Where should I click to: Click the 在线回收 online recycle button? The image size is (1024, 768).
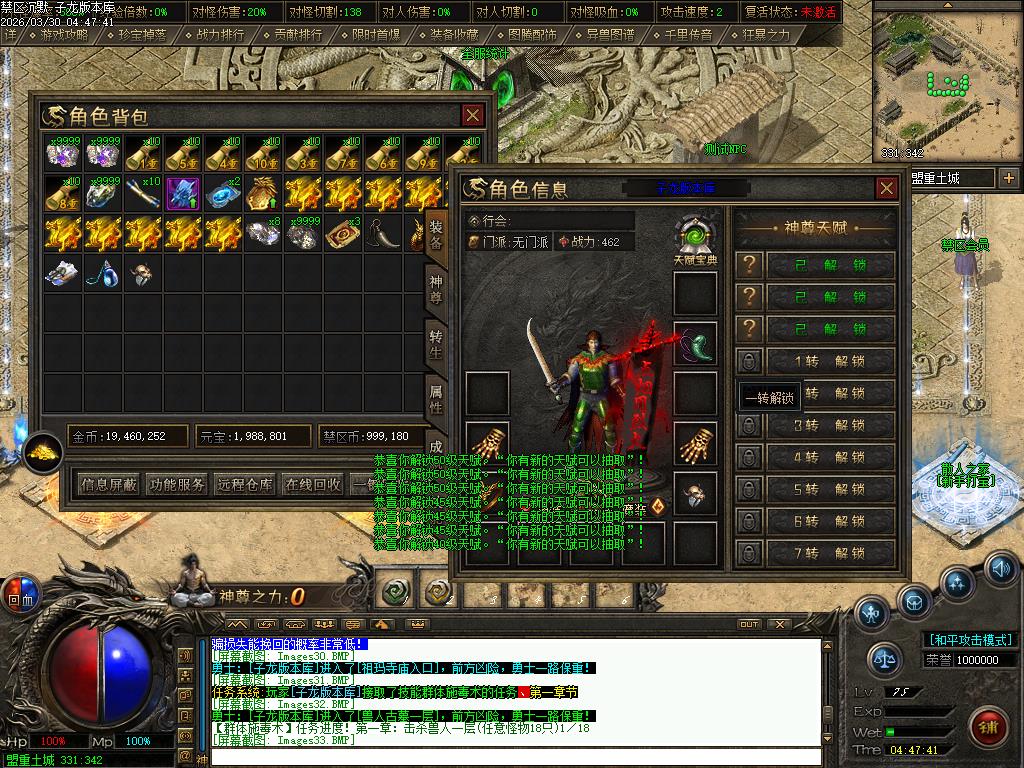[313, 484]
